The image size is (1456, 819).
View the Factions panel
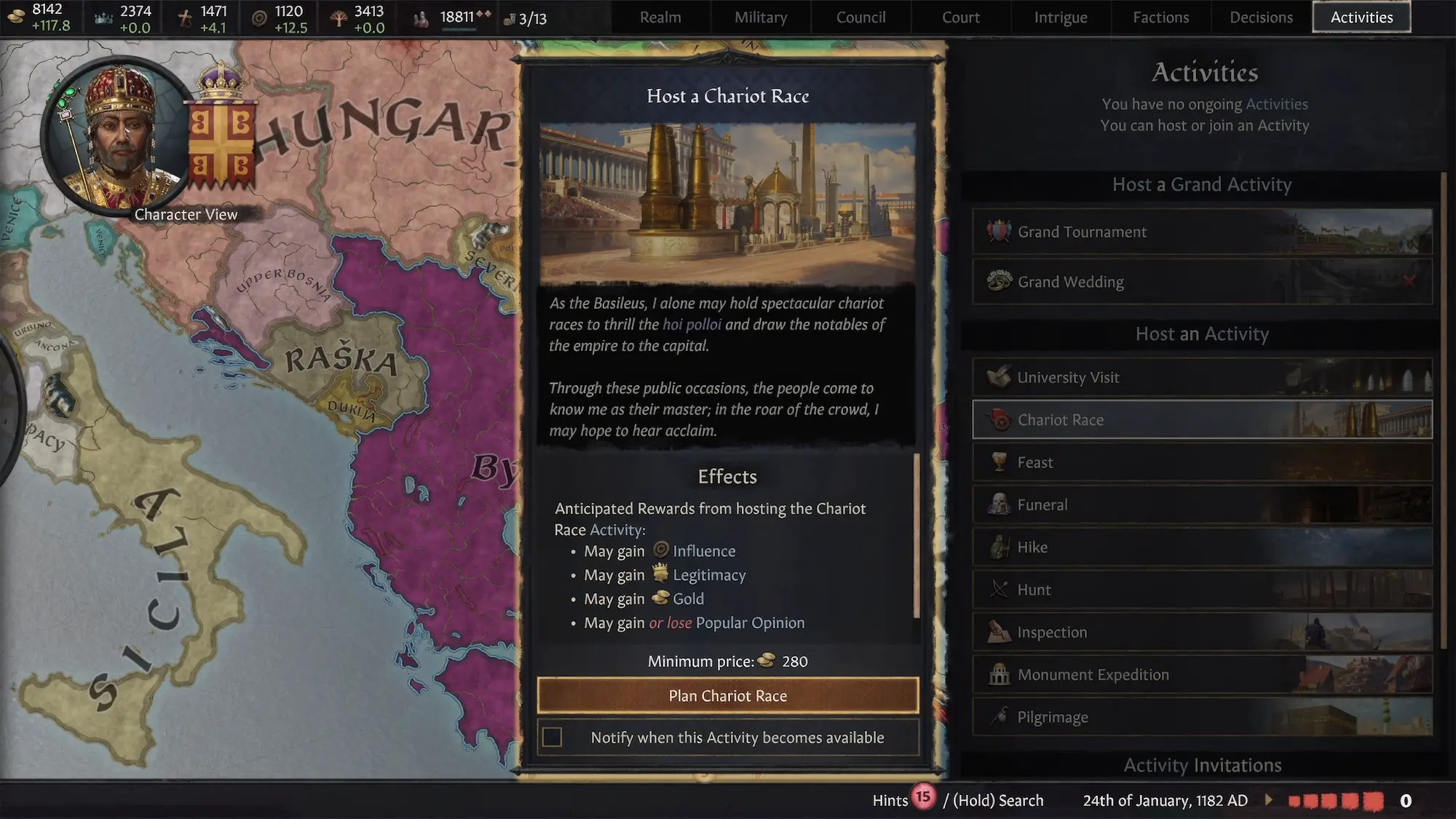tap(1160, 17)
